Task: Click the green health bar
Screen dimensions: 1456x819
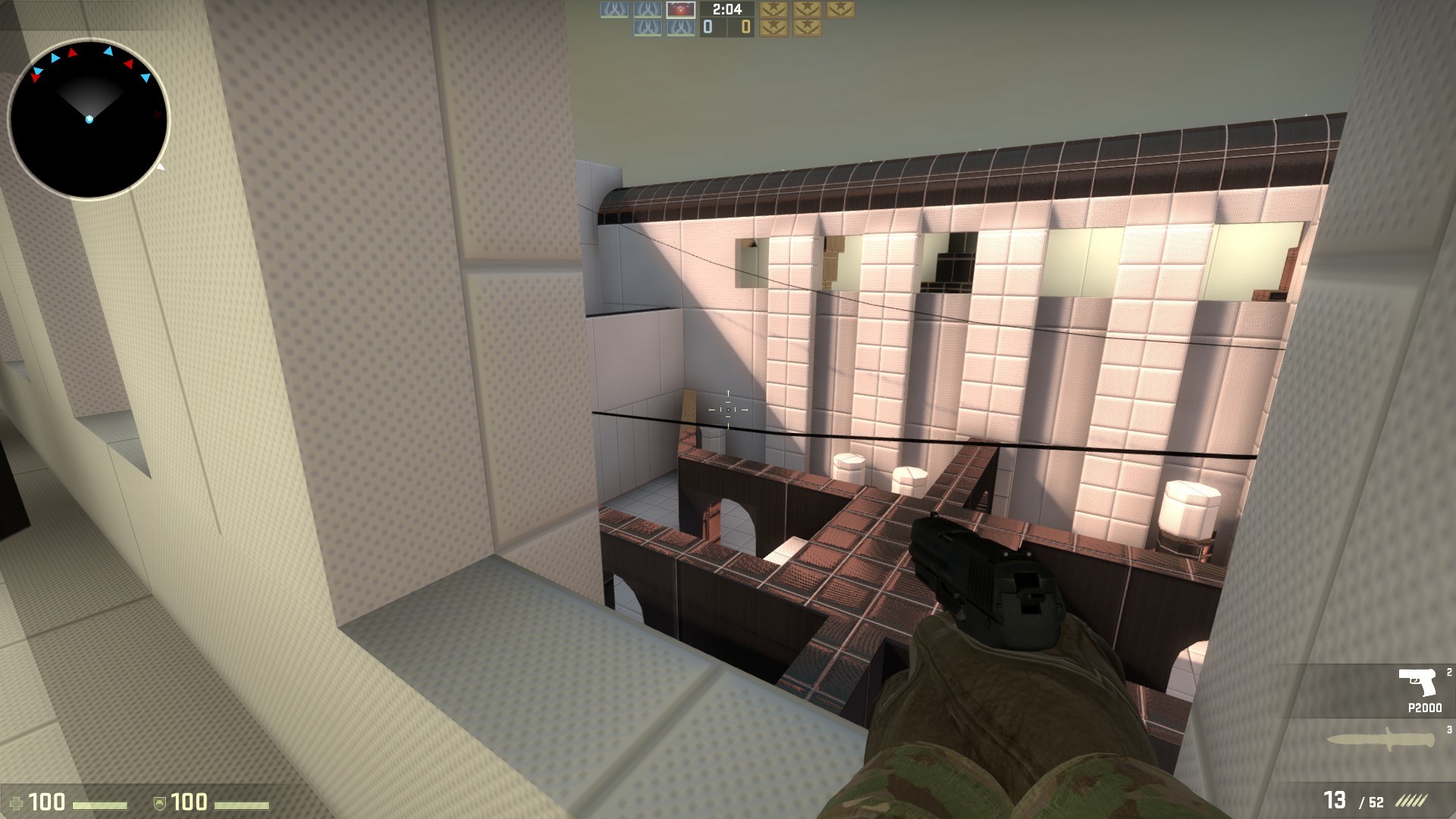Action: (x=99, y=805)
